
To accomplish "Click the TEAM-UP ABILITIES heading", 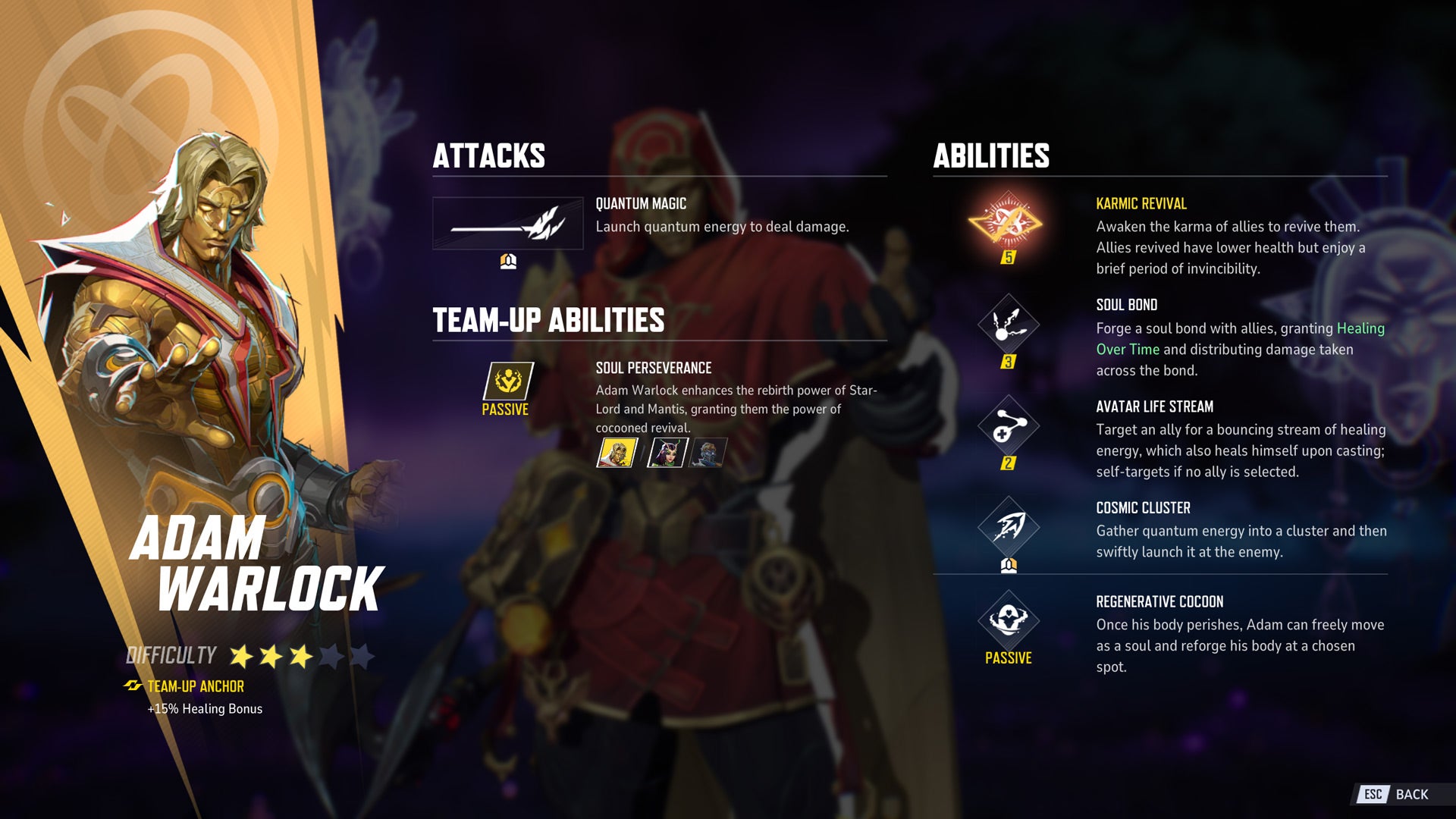I will [x=548, y=321].
